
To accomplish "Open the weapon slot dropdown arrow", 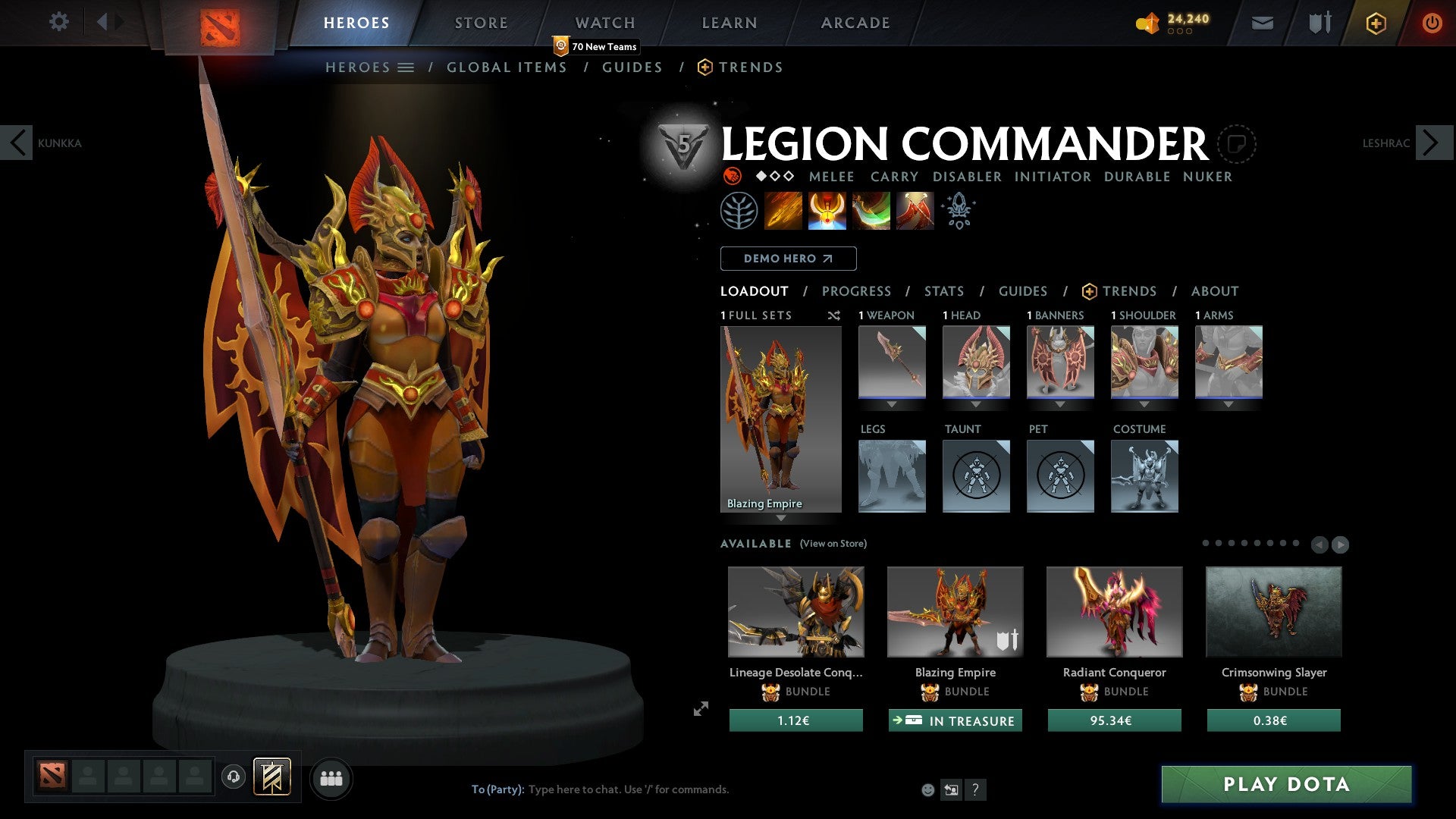I will [x=892, y=405].
